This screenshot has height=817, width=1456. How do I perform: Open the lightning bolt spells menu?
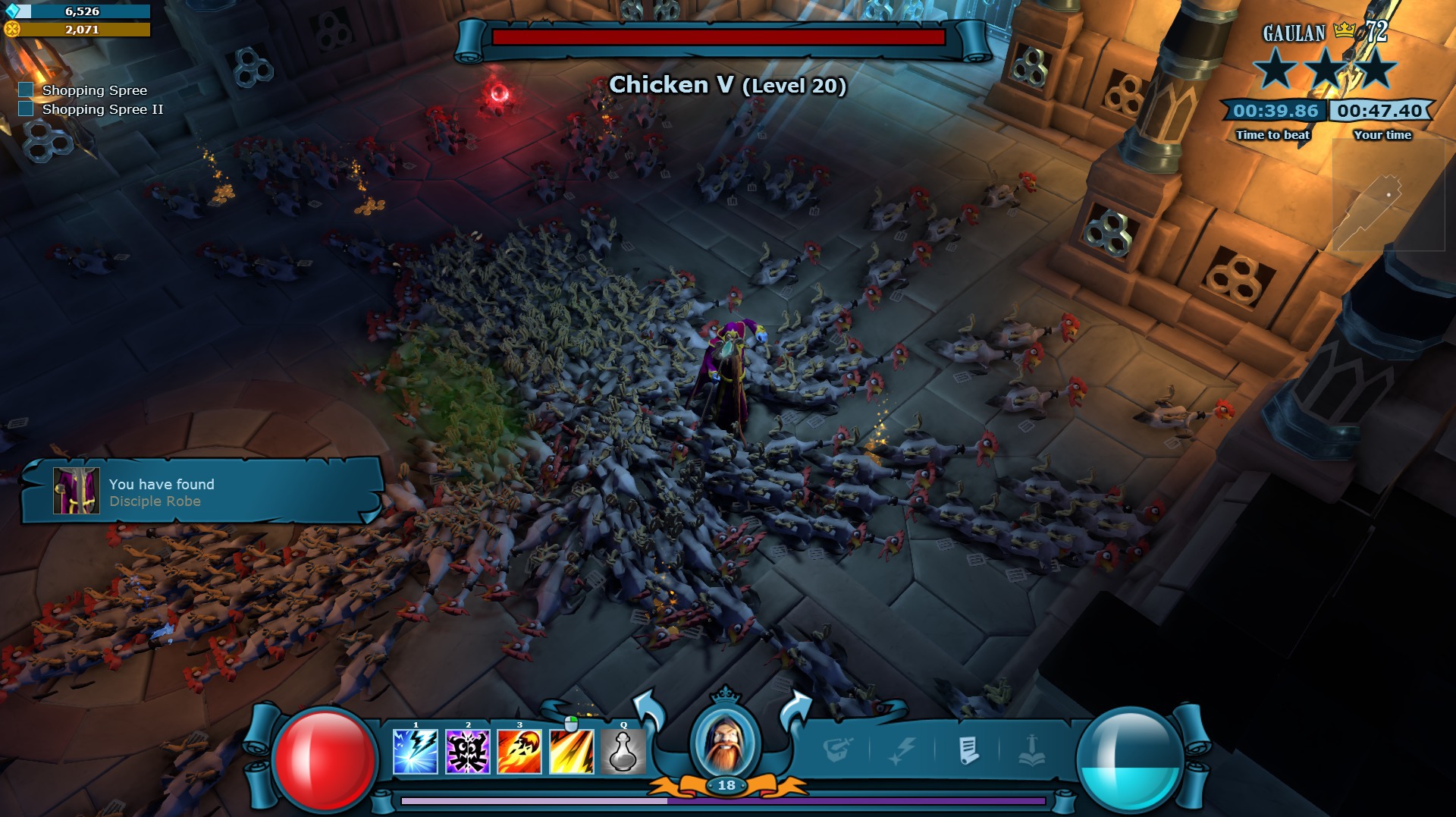902,751
